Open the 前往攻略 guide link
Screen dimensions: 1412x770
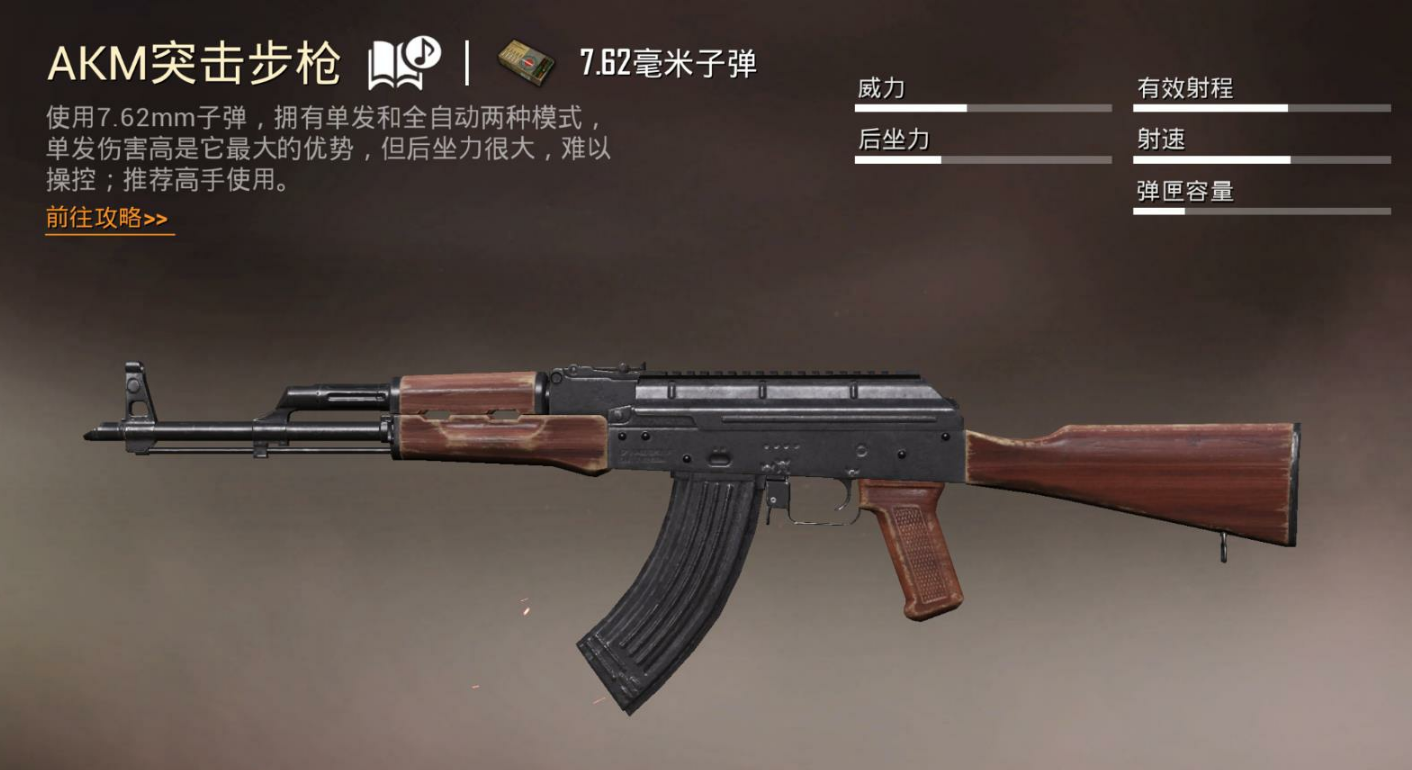(x=107, y=218)
